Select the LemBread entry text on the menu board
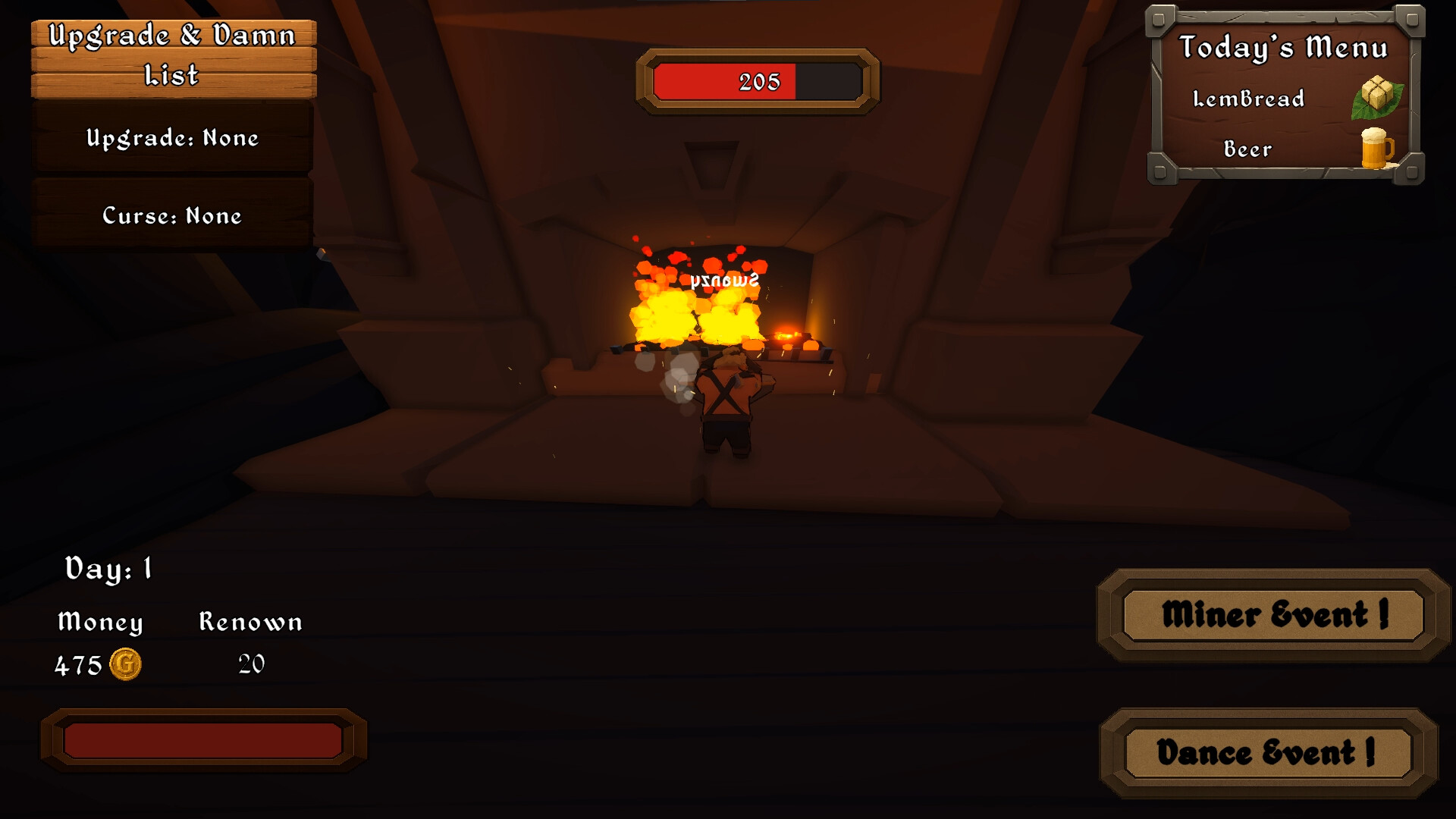The height and width of the screenshot is (819, 1456). pos(1248,99)
